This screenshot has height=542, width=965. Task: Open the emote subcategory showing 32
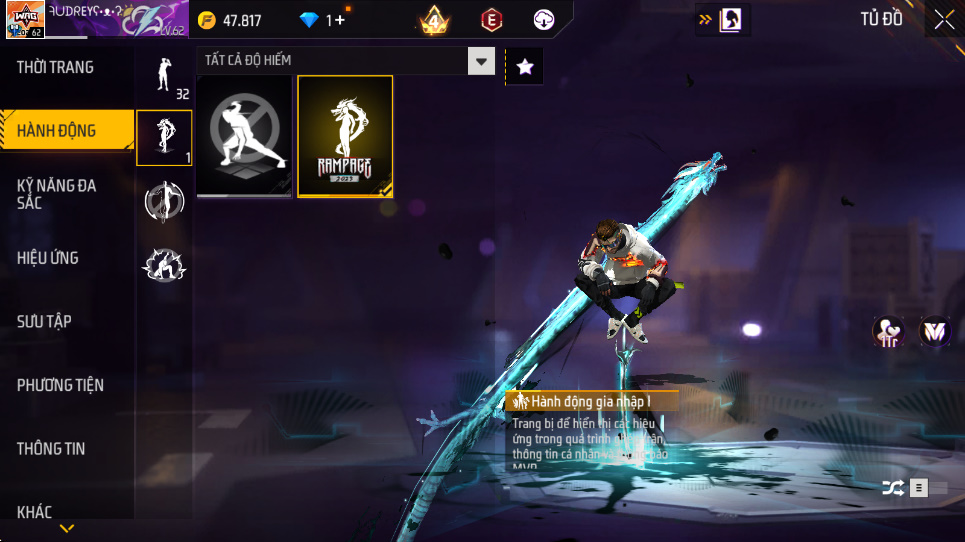pyautogui.click(x=164, y=76)
